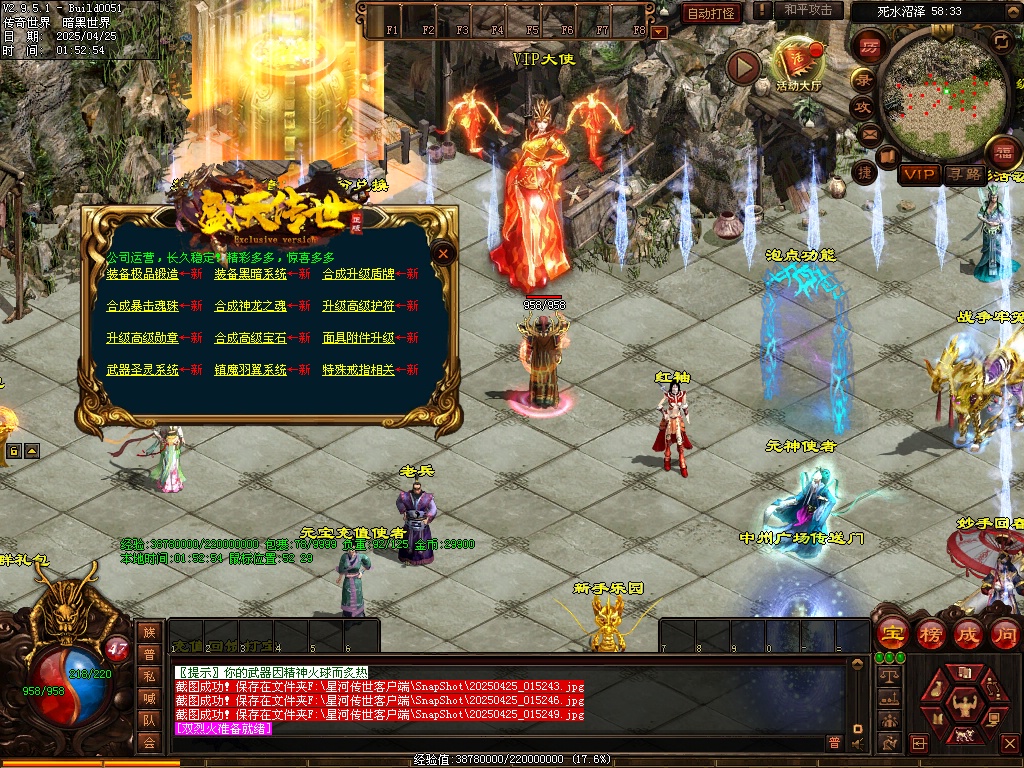Activate the 寻路 pathfinding button
The image size is (1024, 768).
click(964, 174)
